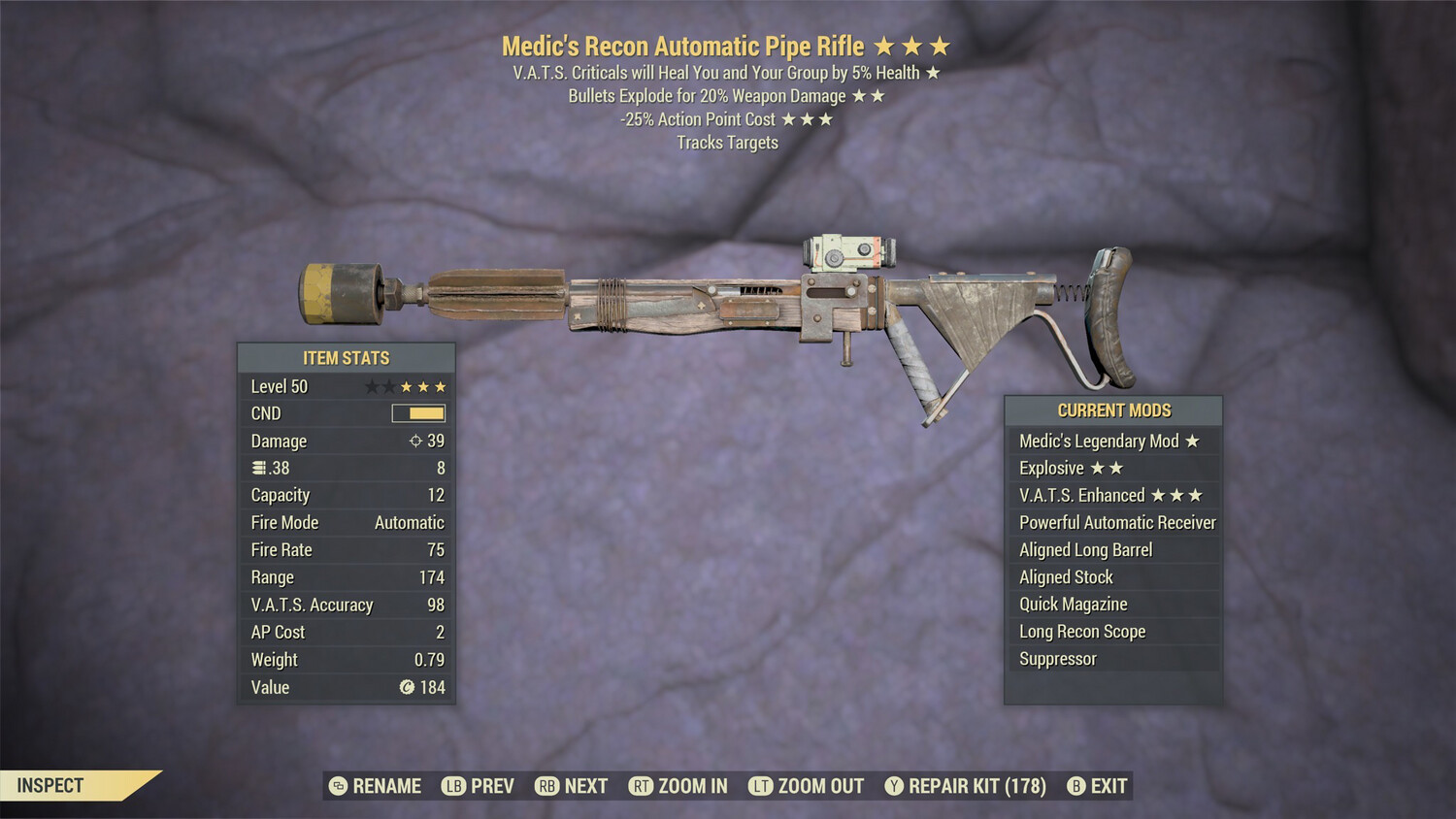Select the INSPECT tab on the left
This screenshot has height=819, width=1456.
(x=52, y=786)
